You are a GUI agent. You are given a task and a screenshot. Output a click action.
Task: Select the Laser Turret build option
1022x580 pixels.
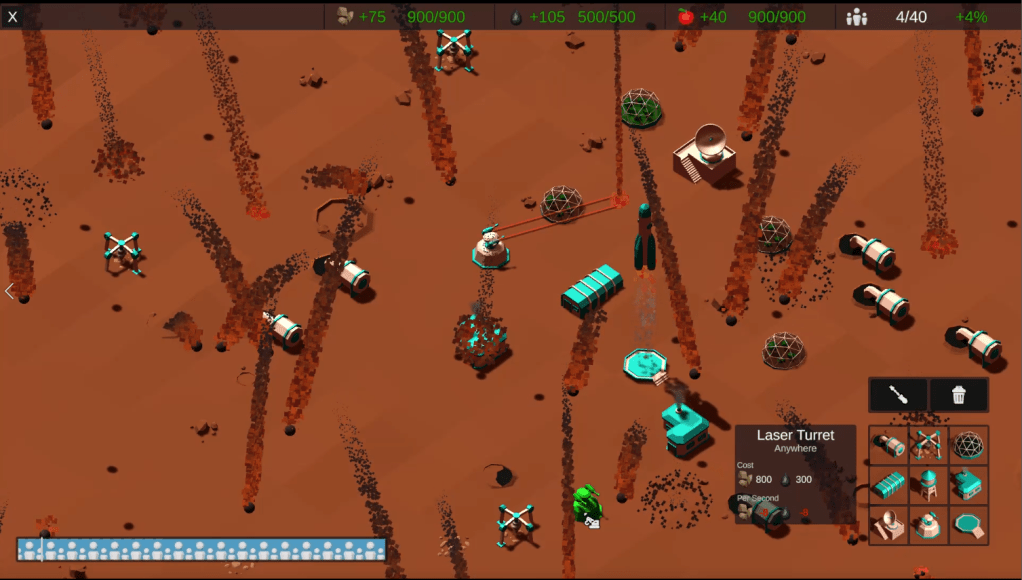click(929, 525)
